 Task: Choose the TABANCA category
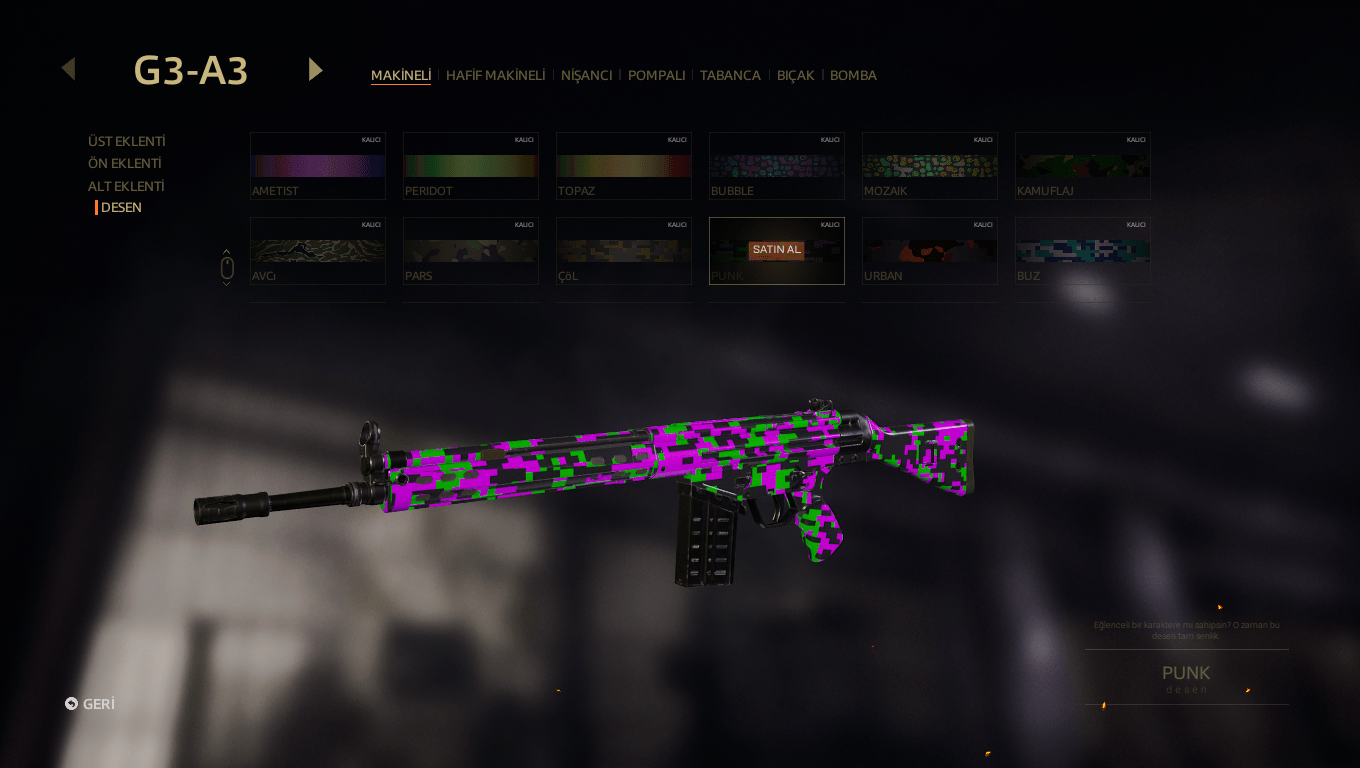click(730, 76)
